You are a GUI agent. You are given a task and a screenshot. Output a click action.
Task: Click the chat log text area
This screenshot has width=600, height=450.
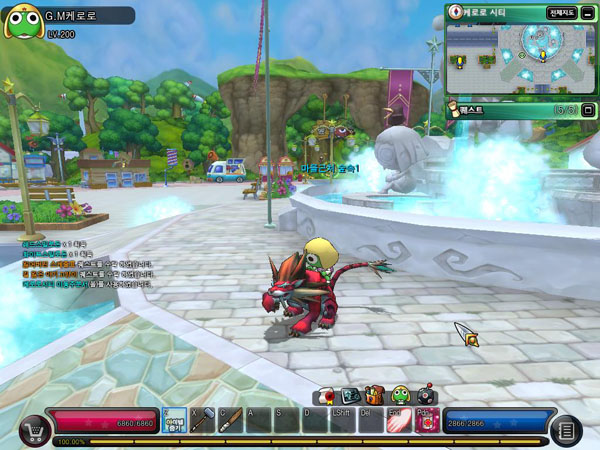click(x=87, y=263)
